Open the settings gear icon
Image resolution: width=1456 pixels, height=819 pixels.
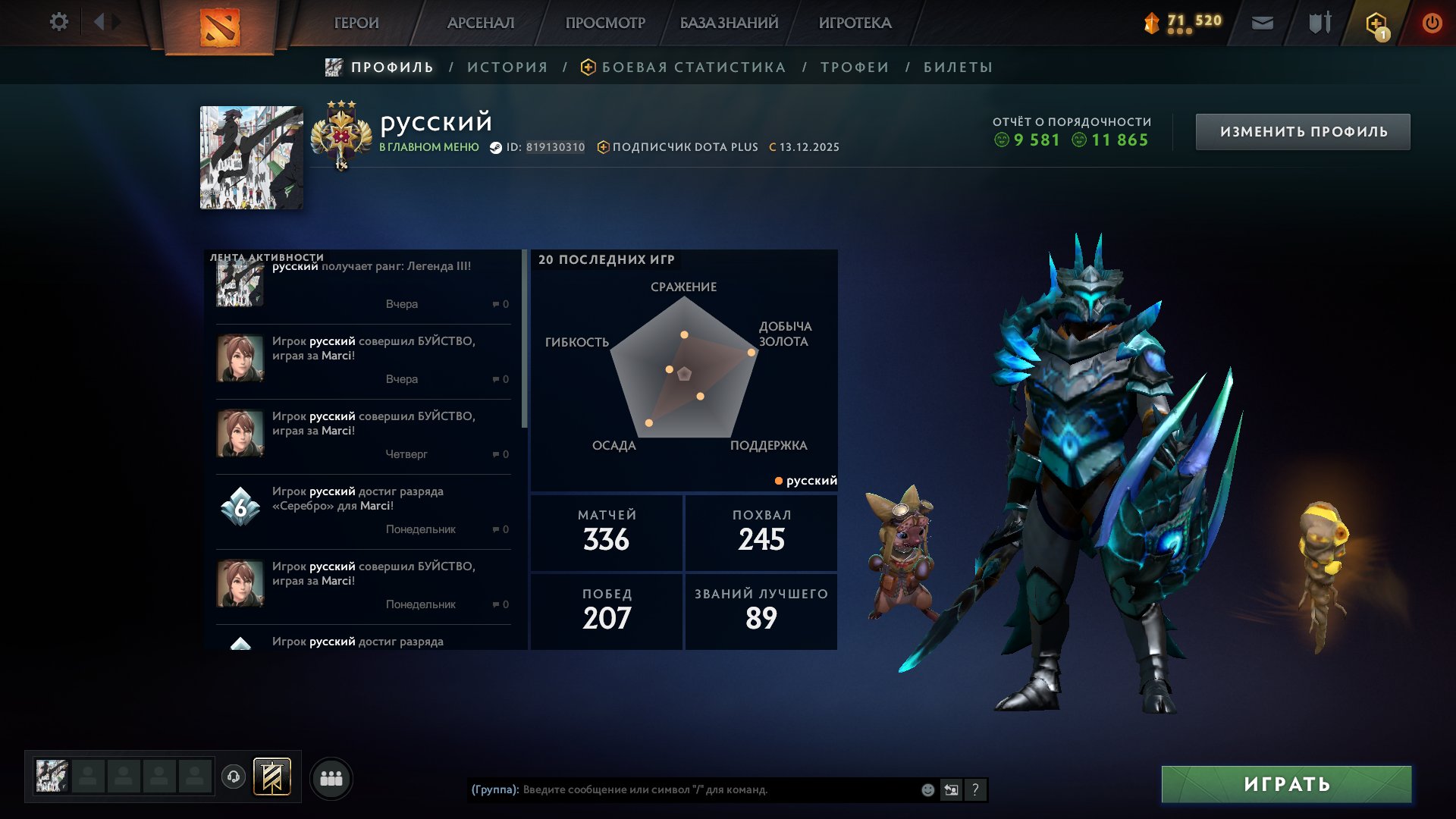59,22
